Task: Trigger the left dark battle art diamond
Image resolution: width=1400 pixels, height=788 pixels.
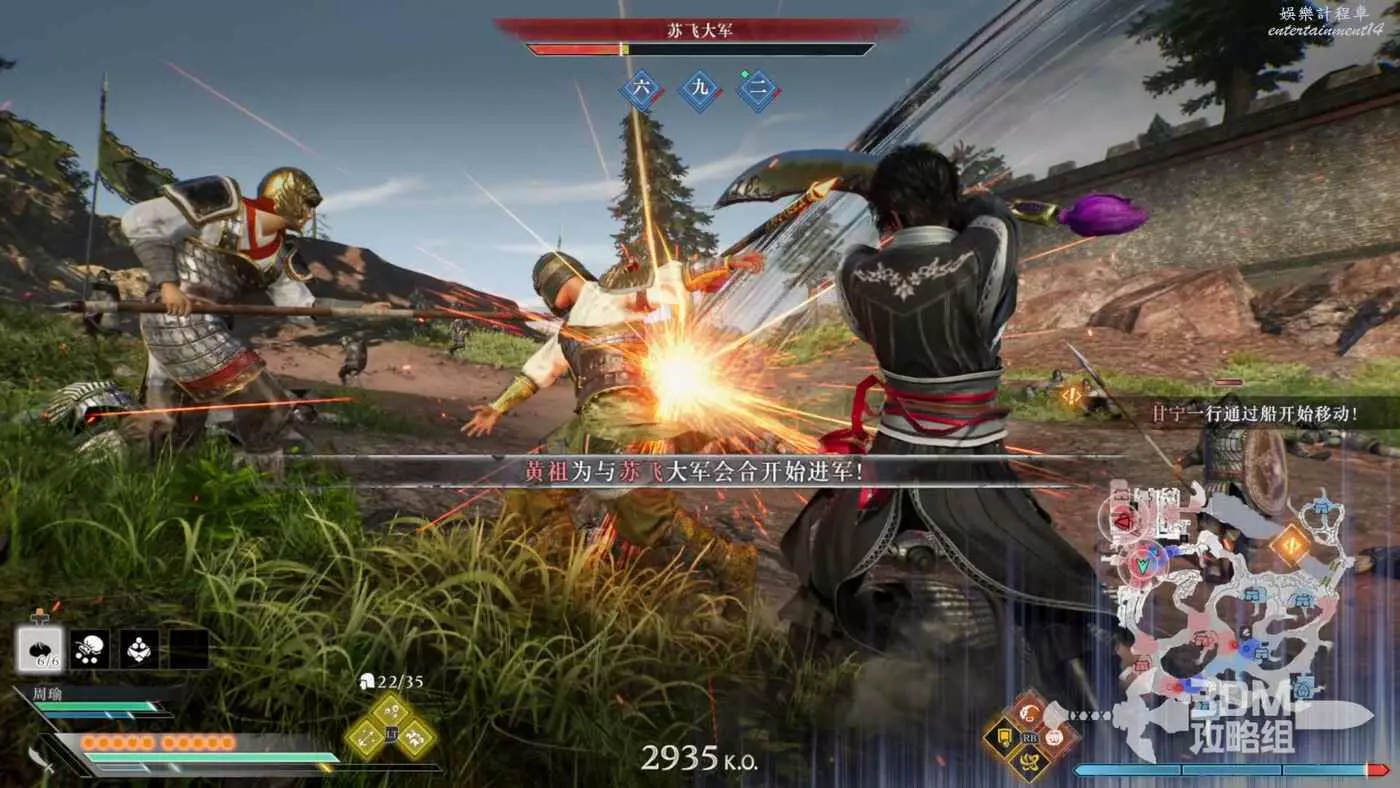Action: tap(1003, 738)
